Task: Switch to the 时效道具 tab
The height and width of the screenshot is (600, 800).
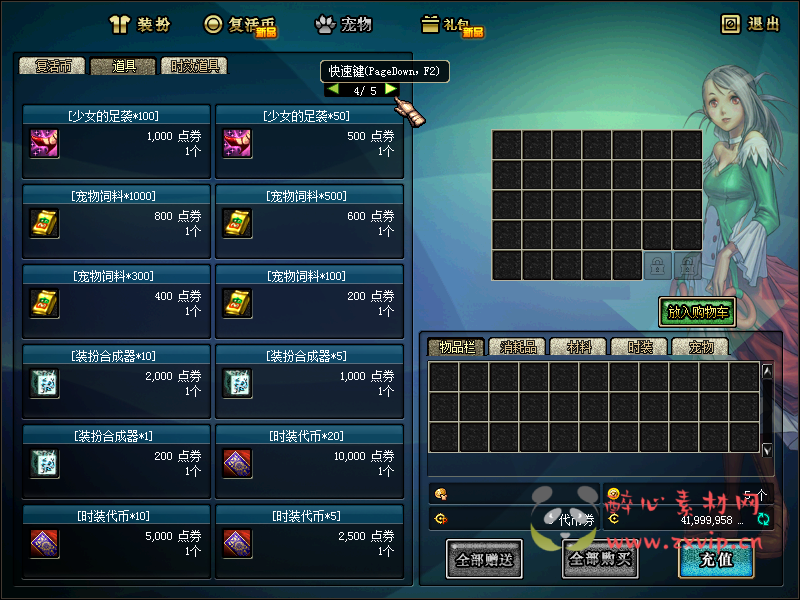Action: [194, 66]
